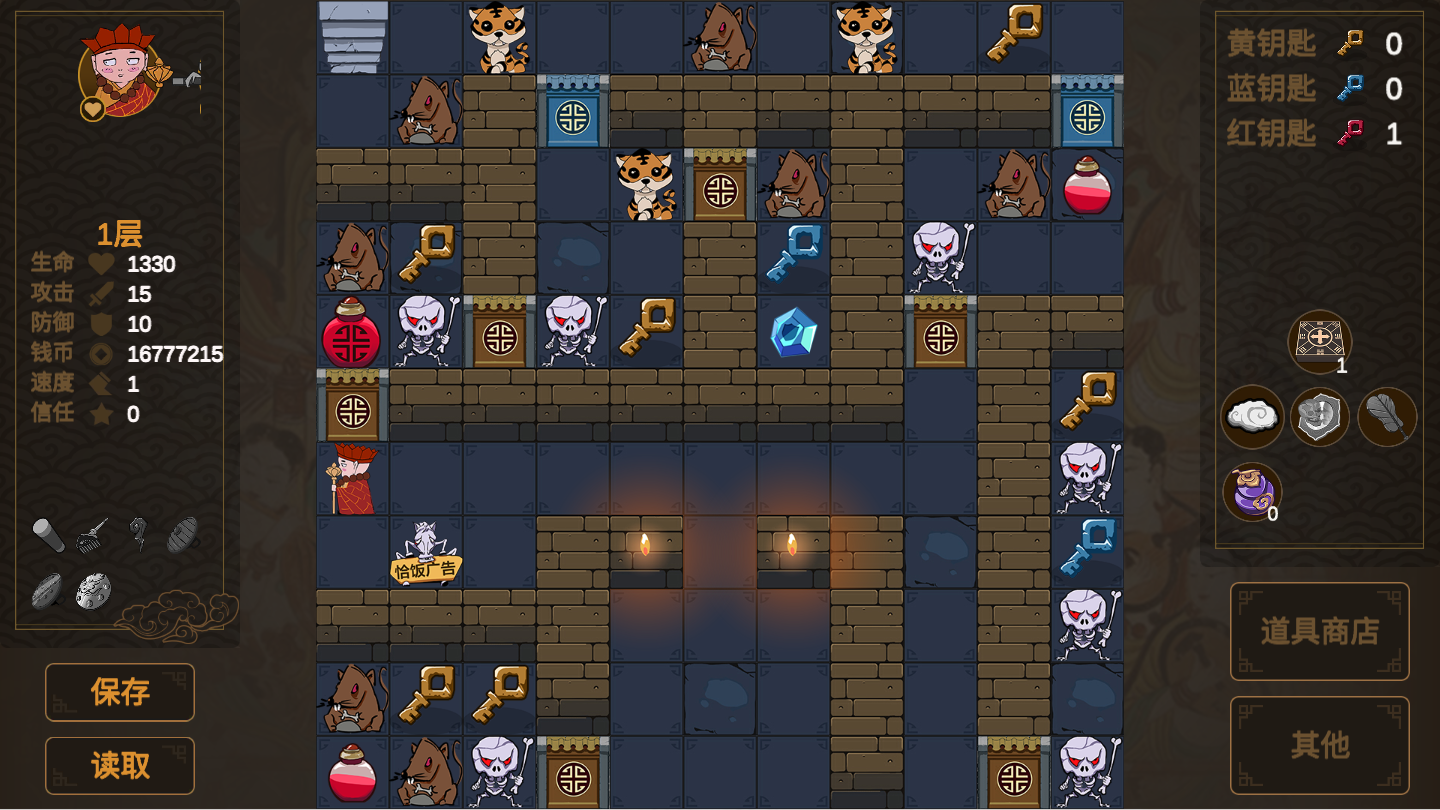The width and height of the screenshot is (1440, 810).
Task: Choose the grey feather fan item
Action: tap(1387, 416)
